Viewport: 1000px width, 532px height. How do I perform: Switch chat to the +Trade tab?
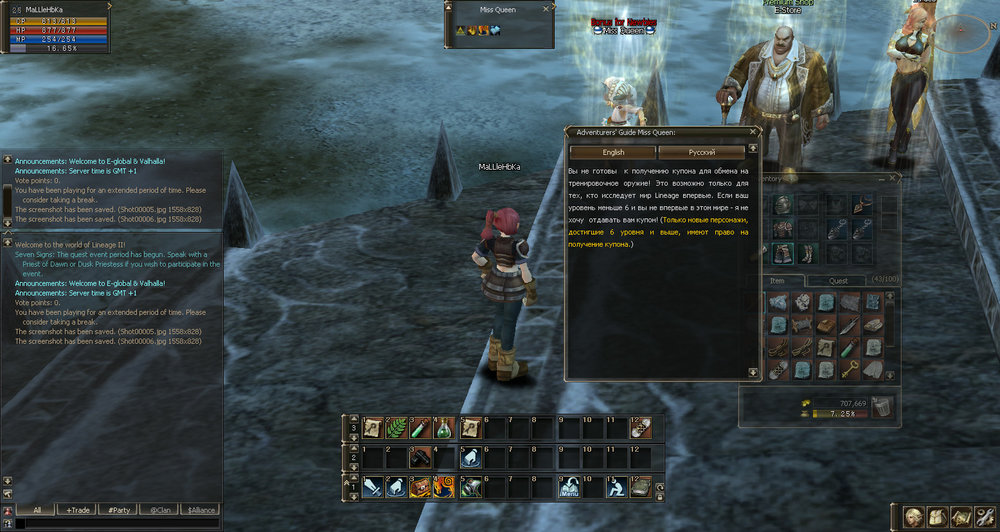click(77, 510)
